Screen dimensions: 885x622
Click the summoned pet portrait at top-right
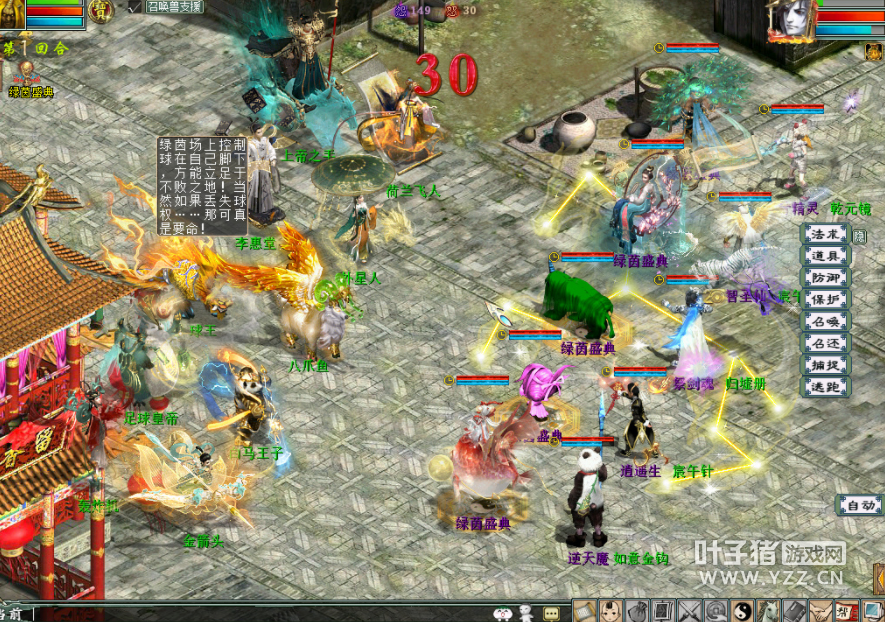(x=790, y=20)
